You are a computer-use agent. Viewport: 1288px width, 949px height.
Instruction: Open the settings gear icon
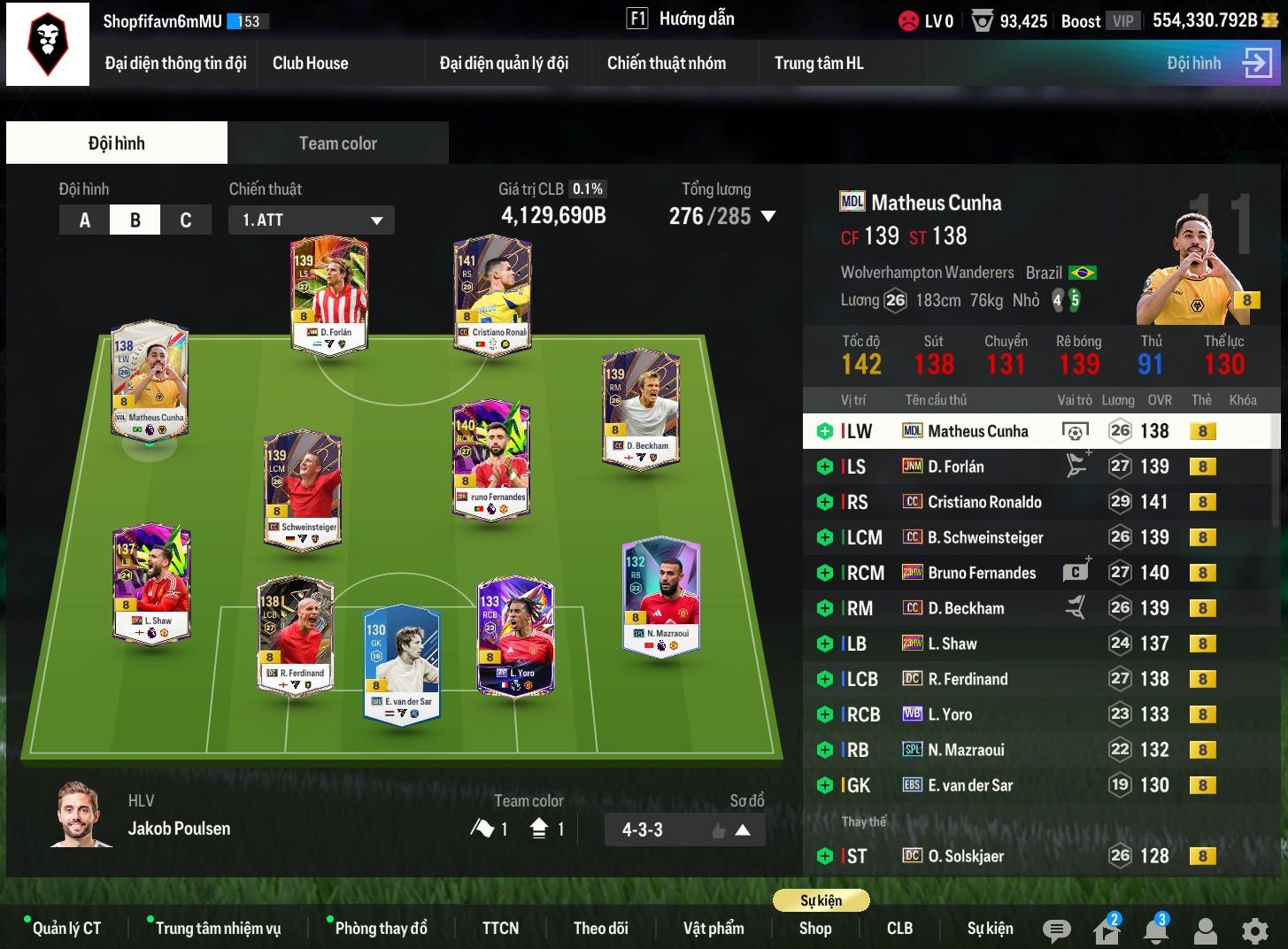point(1254,930)
